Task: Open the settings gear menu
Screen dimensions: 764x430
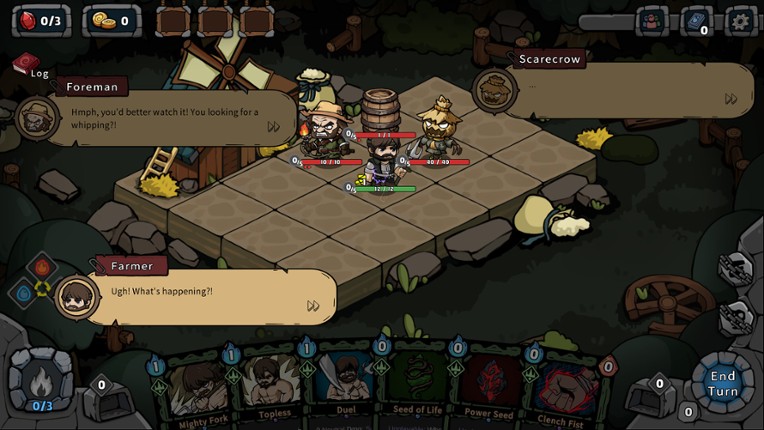Action: [x=741, y=20]
